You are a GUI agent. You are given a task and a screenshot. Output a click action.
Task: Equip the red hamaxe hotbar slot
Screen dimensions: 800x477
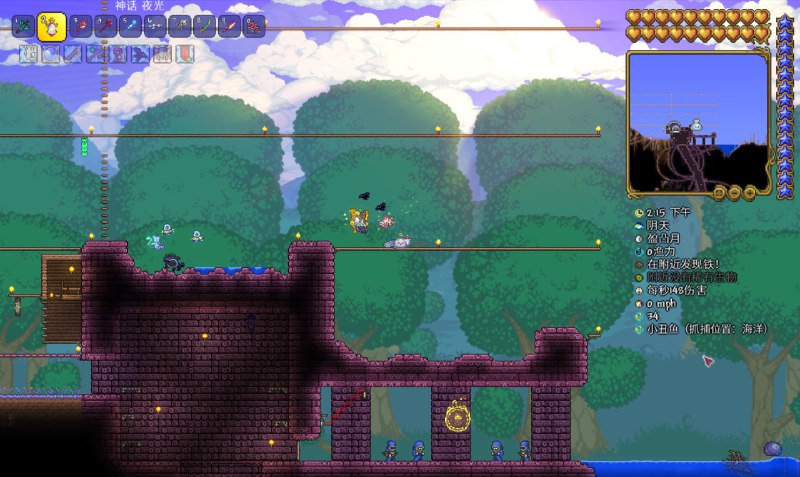[x=106, y=26]
